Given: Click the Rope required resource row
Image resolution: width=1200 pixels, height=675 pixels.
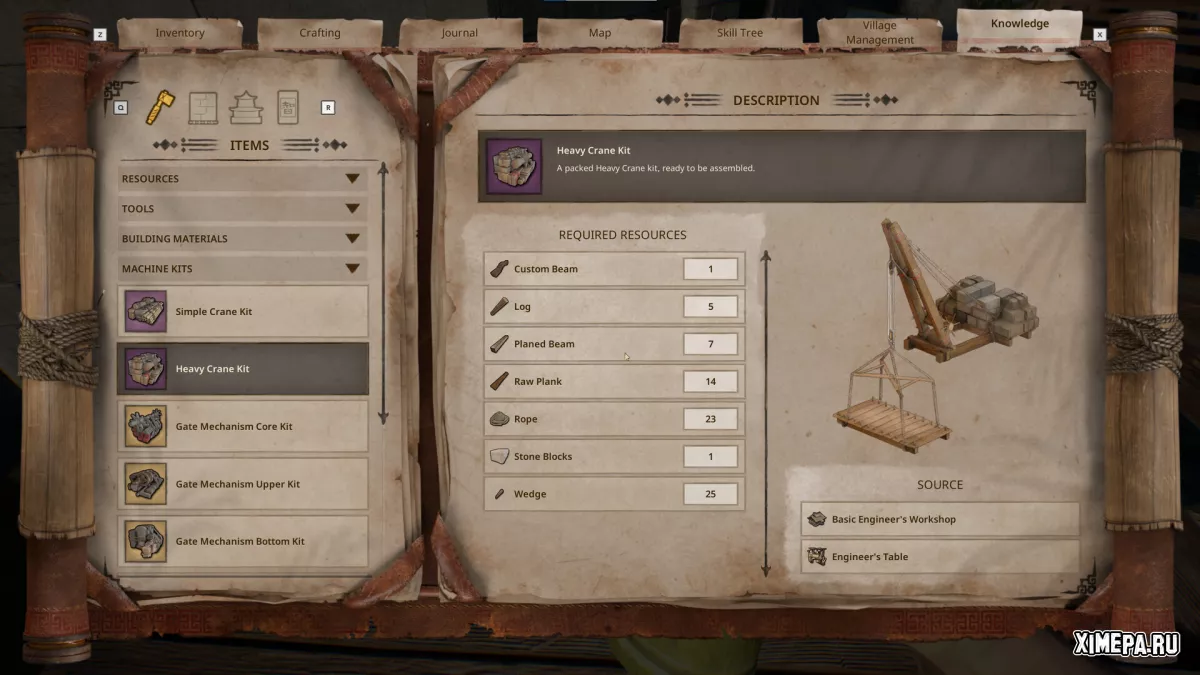Looking at the screenshot, I should tap(614, 419).
